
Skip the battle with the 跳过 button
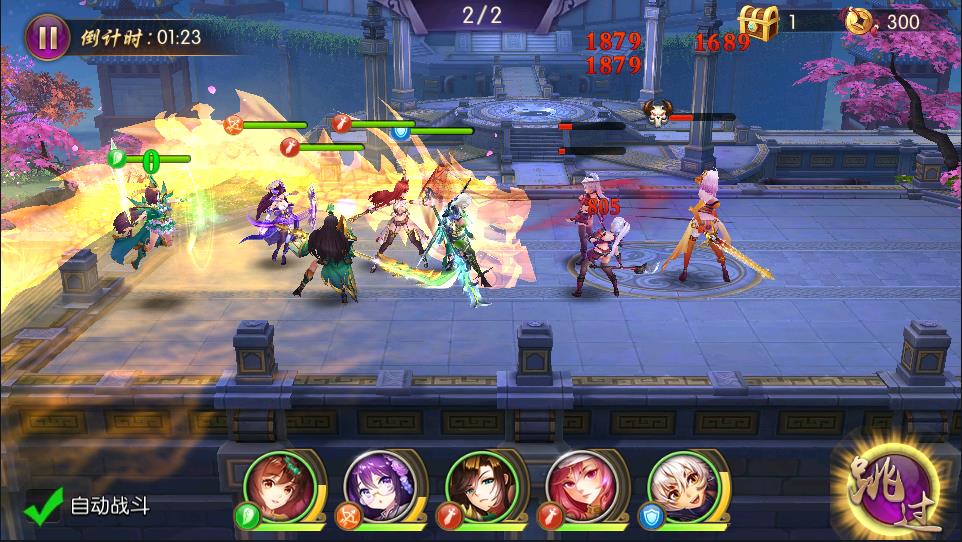885,489
